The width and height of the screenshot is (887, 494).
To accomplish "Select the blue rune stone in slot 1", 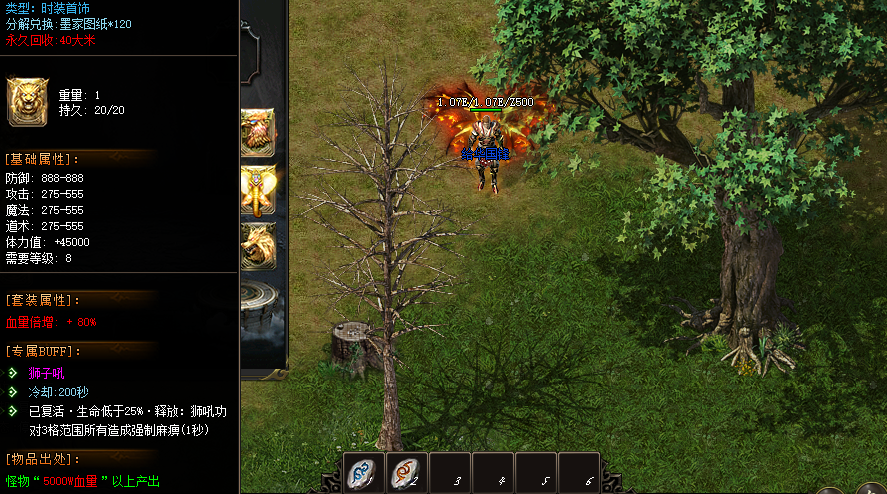I will 364,473.
